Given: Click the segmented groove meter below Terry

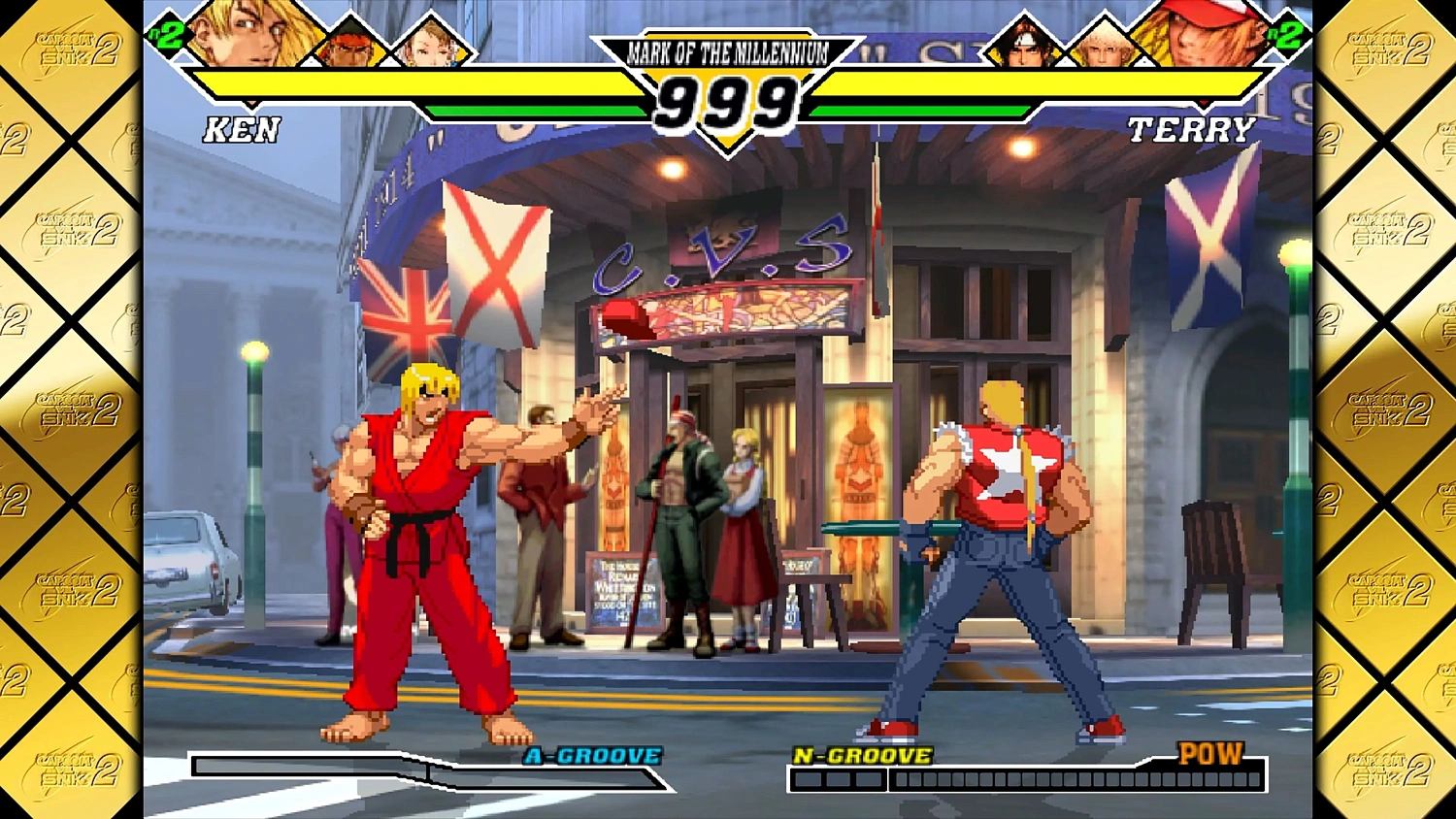Looking at the screenshot, I should pos(1029,778).
